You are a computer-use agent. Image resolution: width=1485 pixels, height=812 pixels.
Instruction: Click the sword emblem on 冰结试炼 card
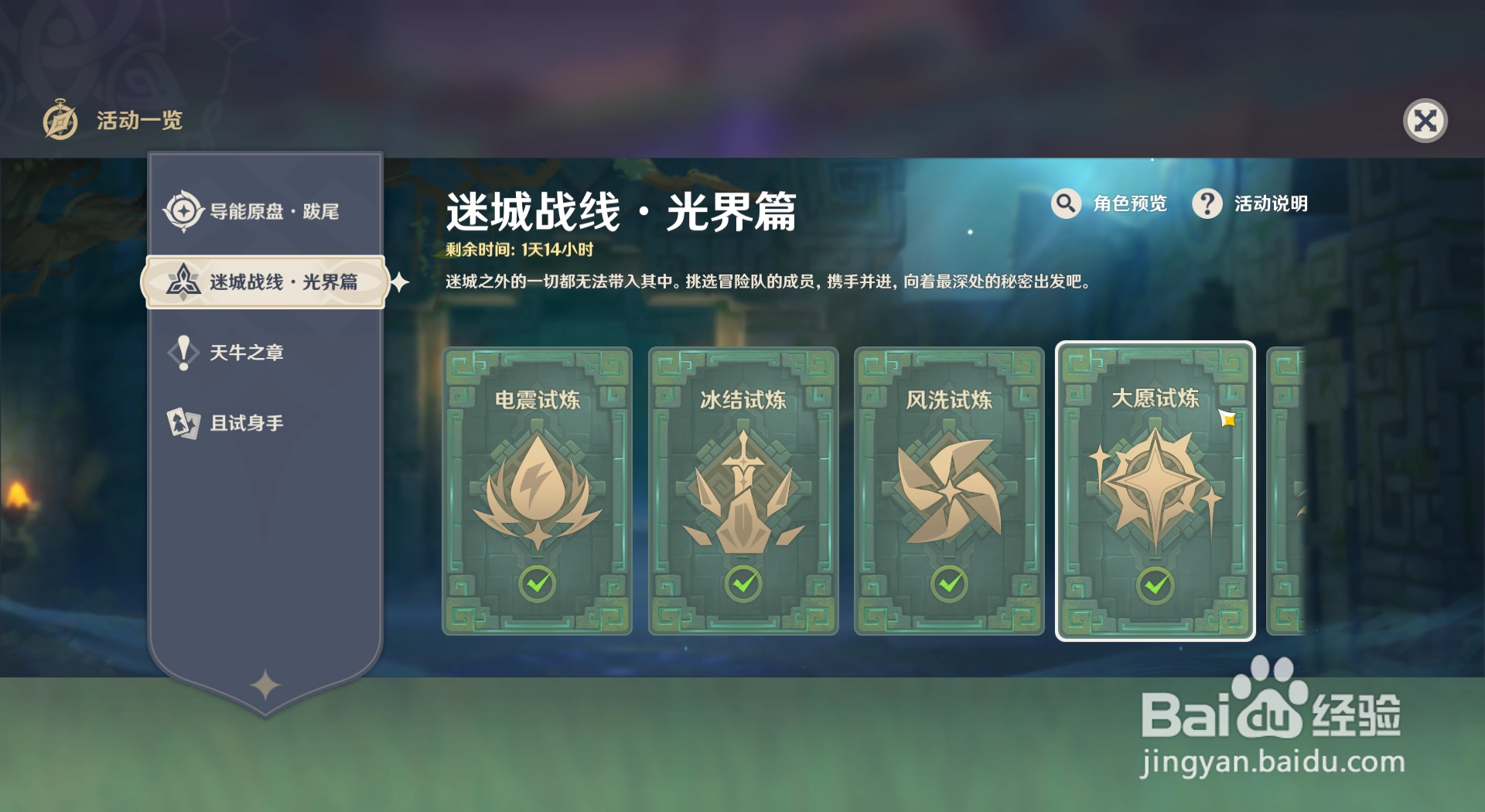[x=741, y=491]
